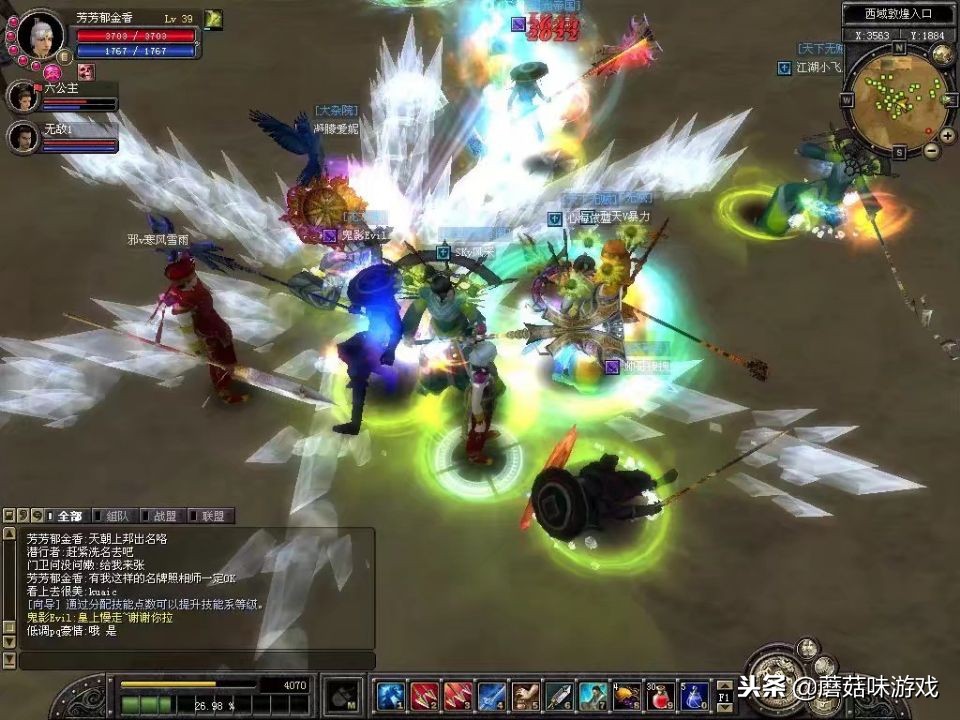Click the chat input field
The height and width of the screenshot is (720, 960).
[196, 660]
